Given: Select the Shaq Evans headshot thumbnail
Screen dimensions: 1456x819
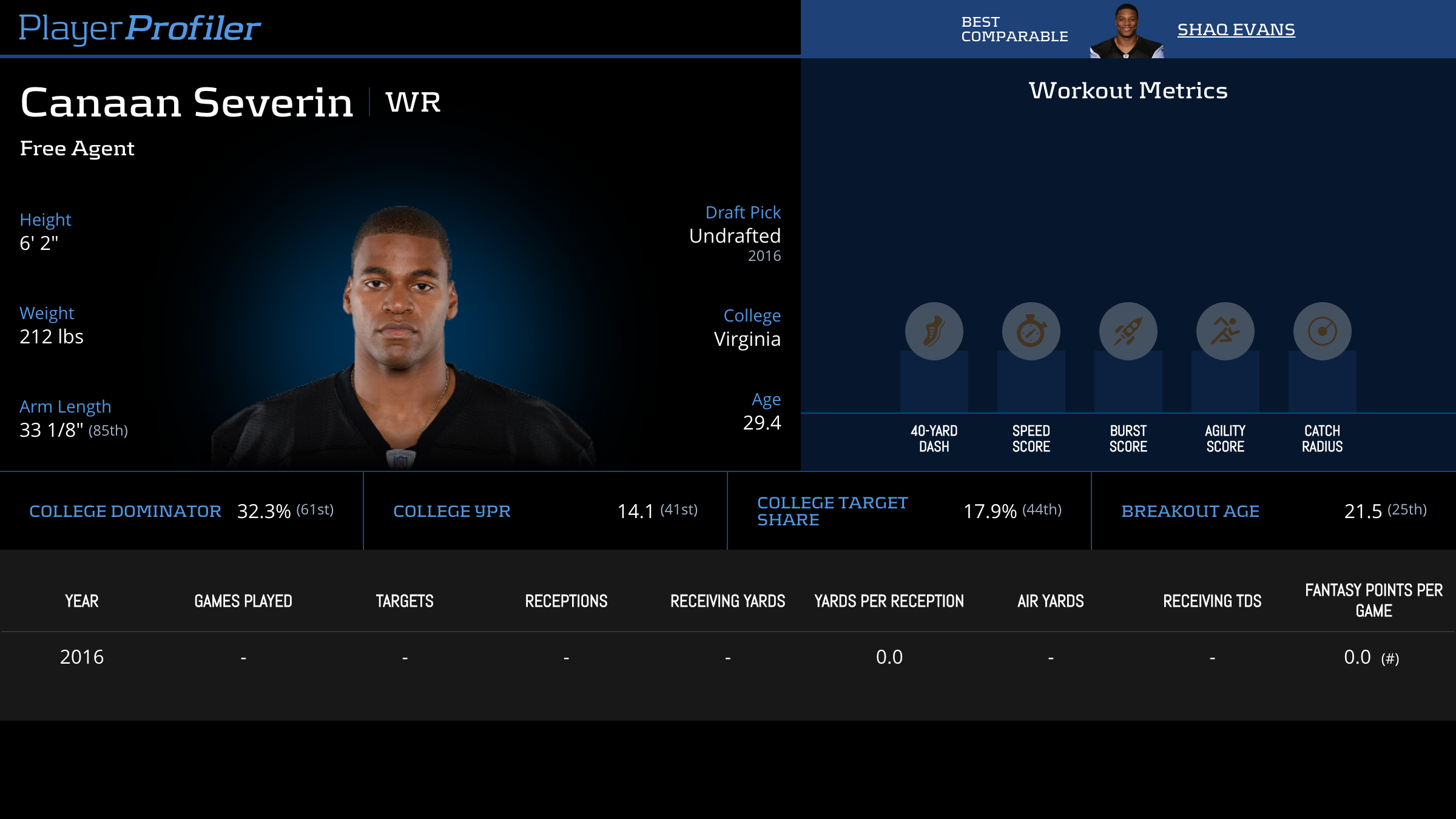Looking at the screenshot, I should (x=1127, y=32).
